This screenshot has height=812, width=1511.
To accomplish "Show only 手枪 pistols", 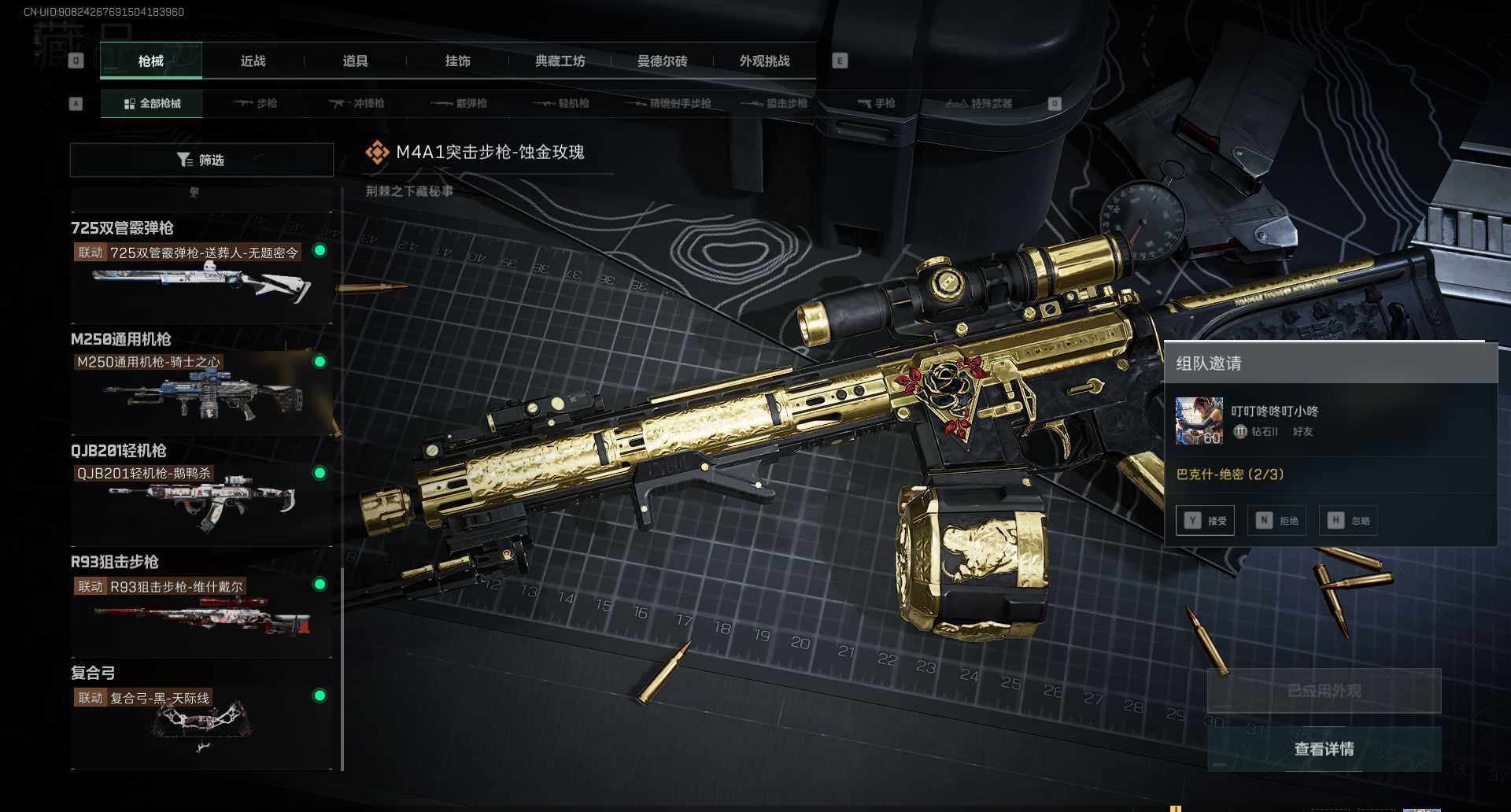I will pos(876,103).
